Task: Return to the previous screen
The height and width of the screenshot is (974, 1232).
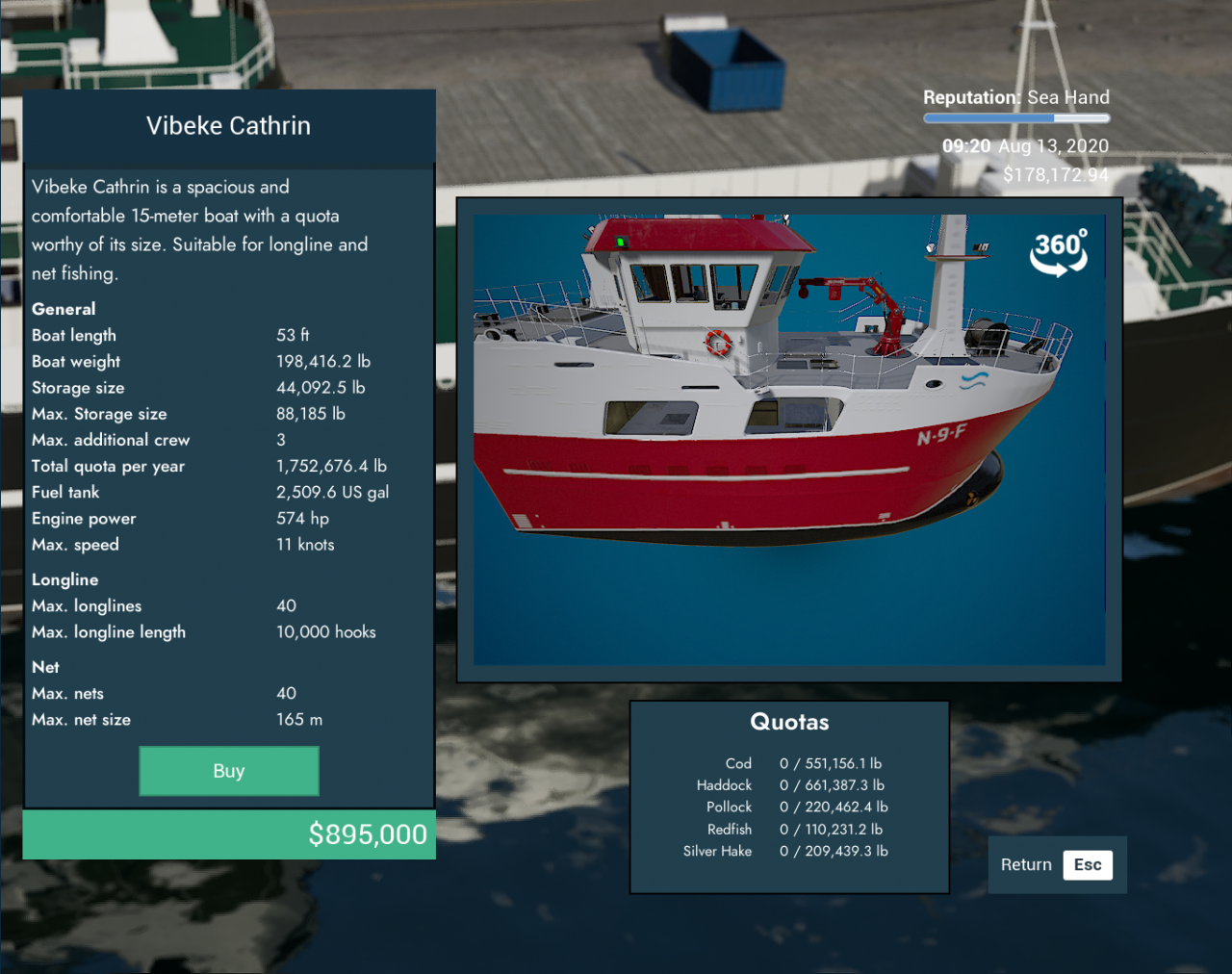Action: [1056, 864]
